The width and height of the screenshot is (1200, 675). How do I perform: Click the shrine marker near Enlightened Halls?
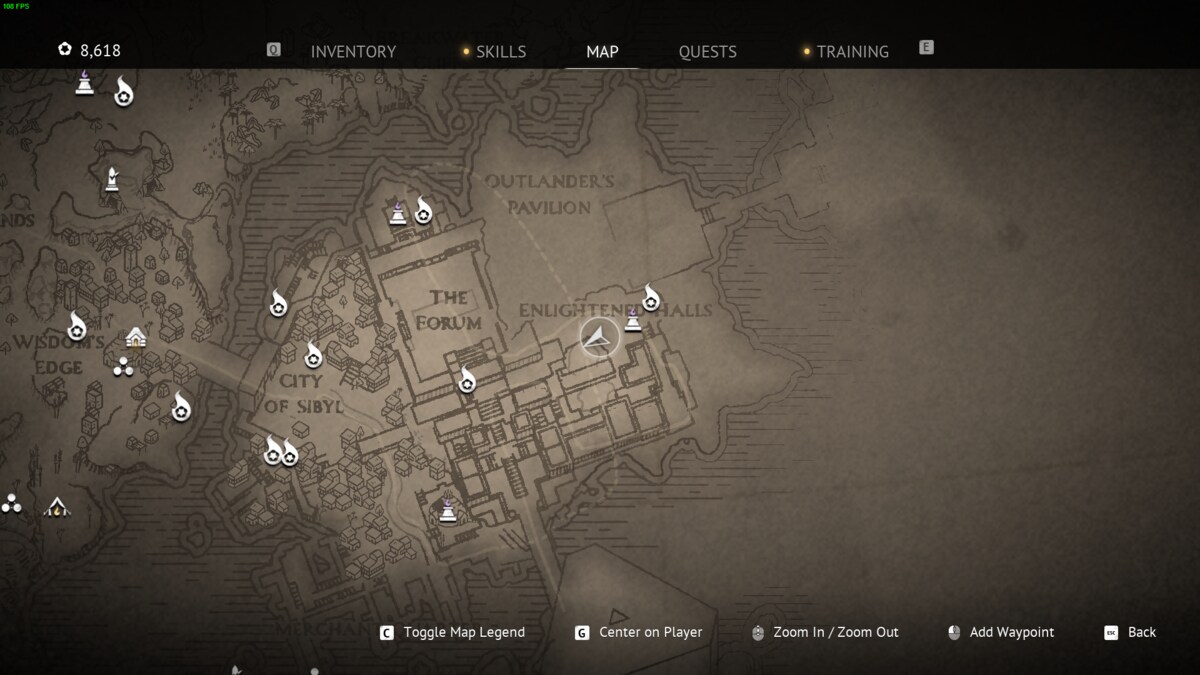point(633,320)
